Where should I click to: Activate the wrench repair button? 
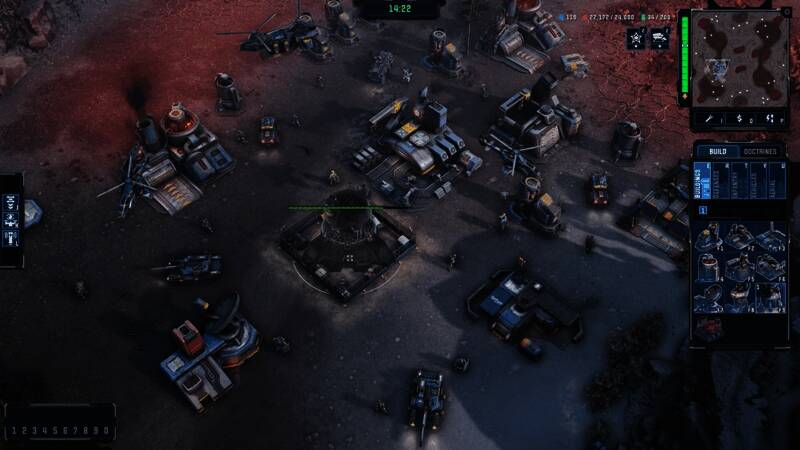[711, 118]
